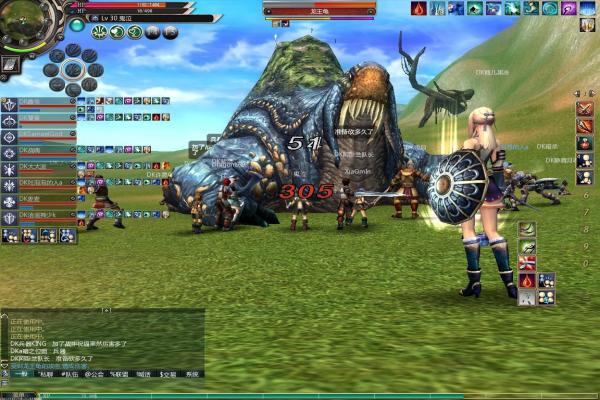
Task: Click the cyan orb beside the level bar
Action: coord(77,24)
